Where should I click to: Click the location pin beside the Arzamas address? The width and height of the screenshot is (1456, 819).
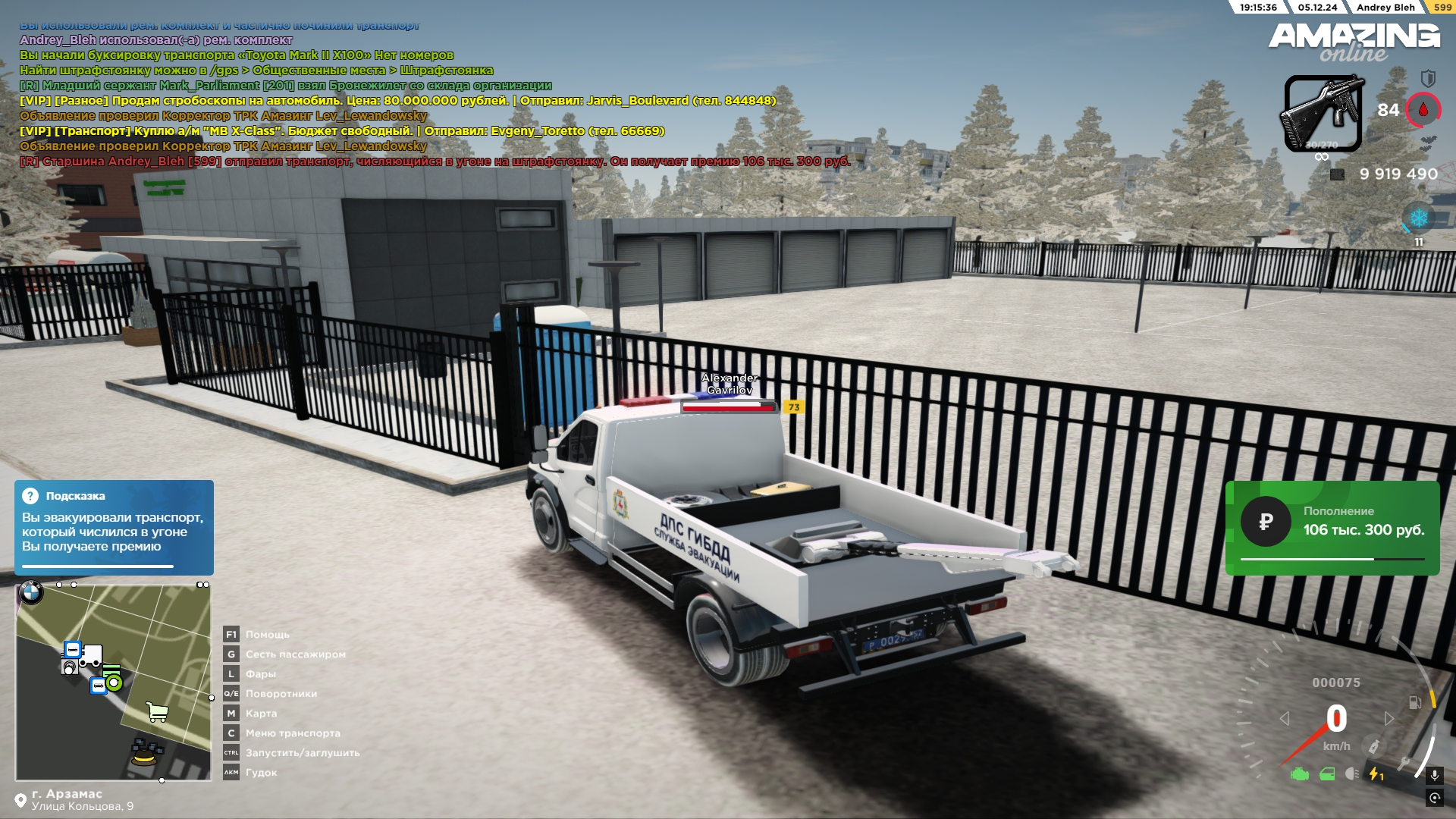point(20,801)
